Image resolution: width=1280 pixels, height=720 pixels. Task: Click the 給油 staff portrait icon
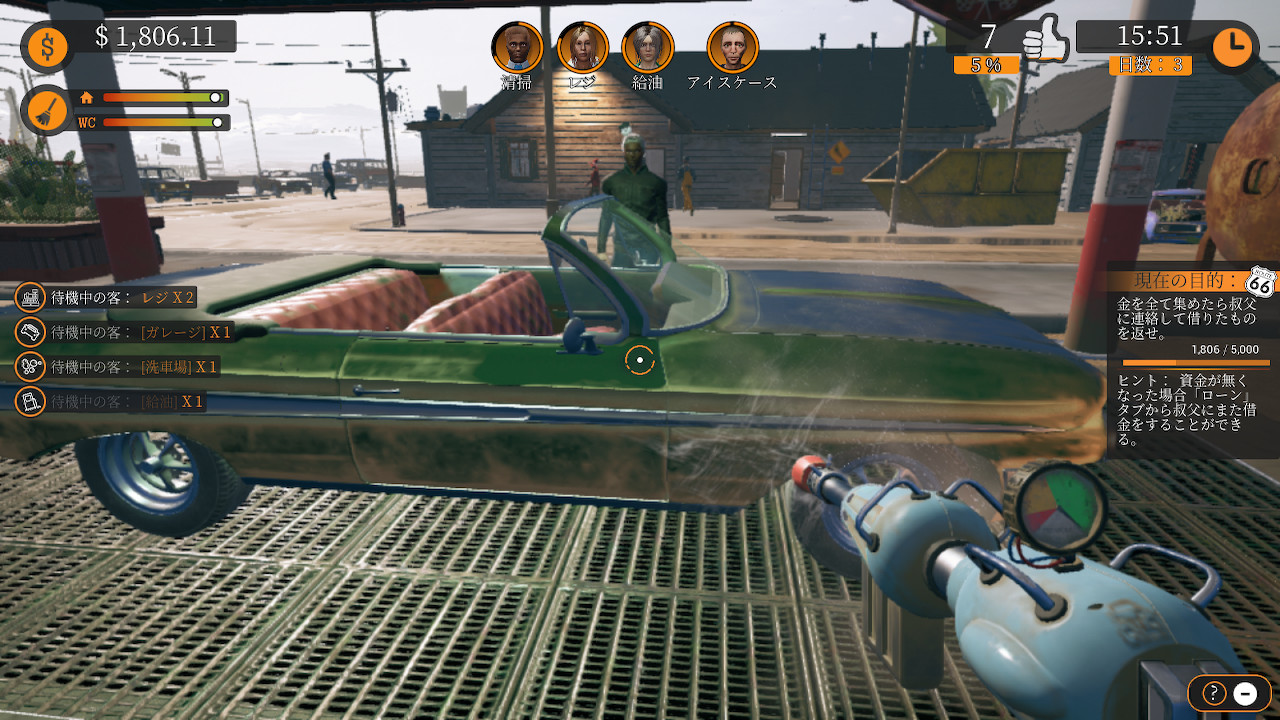[648, 46]
